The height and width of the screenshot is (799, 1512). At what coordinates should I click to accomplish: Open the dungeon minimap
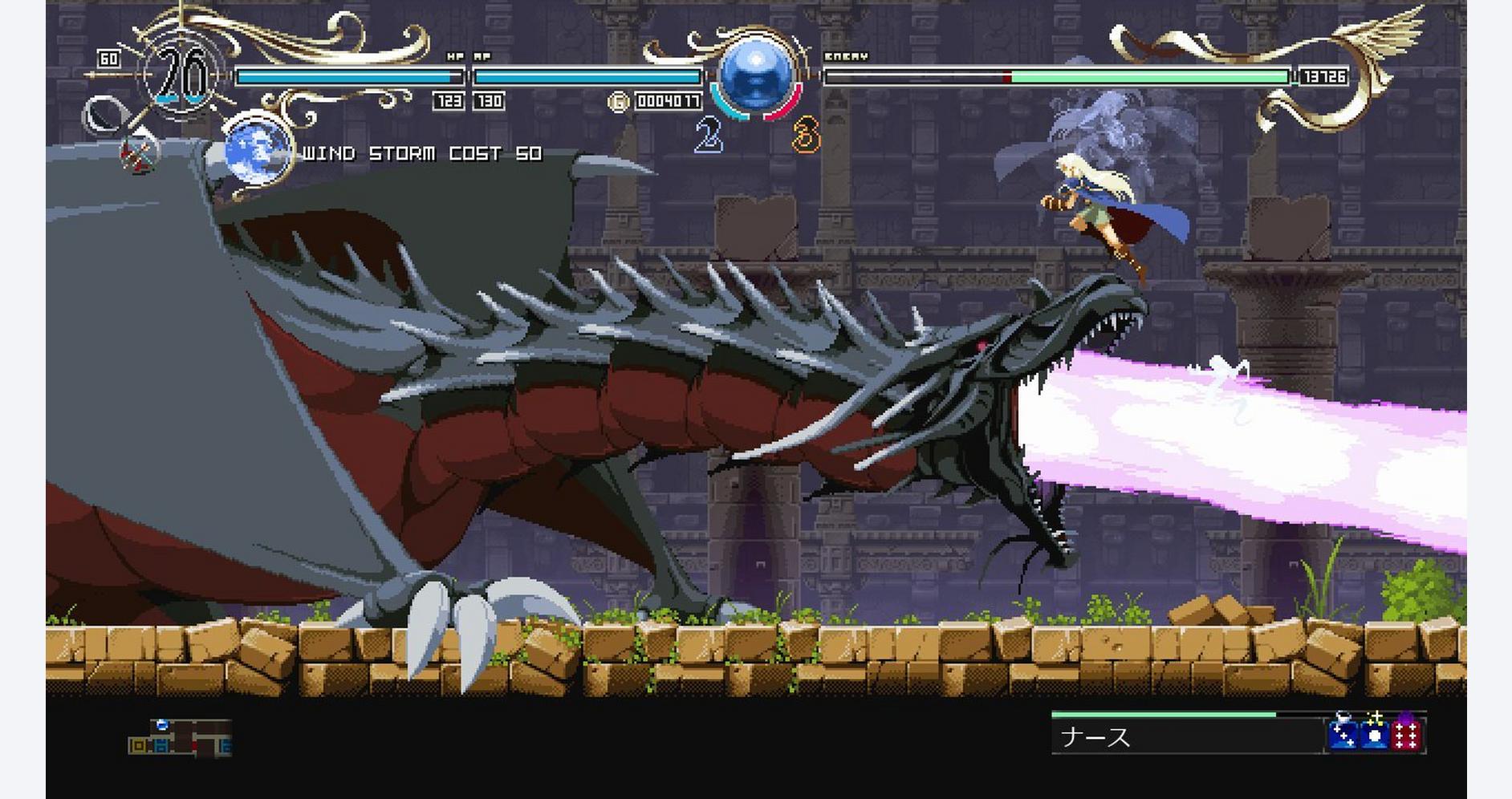coord(180,738)
